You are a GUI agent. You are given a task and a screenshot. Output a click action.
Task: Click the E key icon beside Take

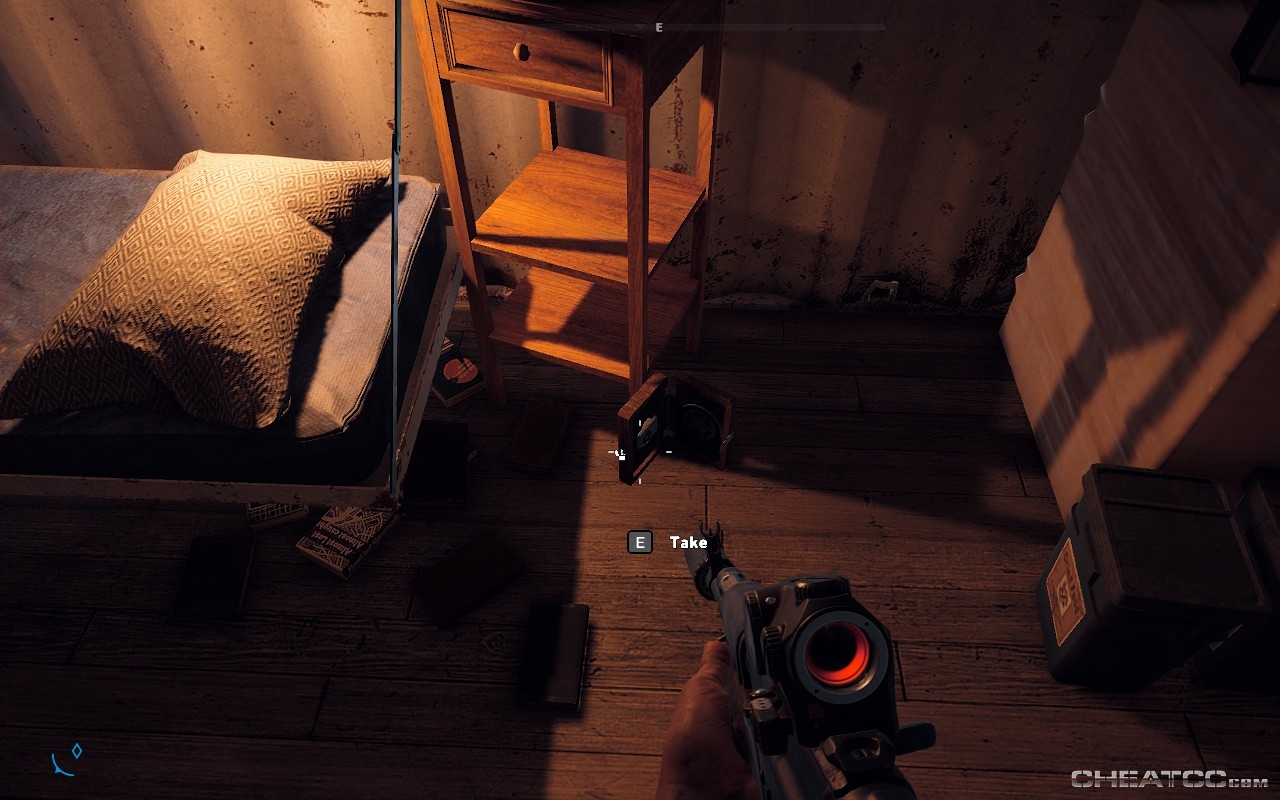pos(639,543)
